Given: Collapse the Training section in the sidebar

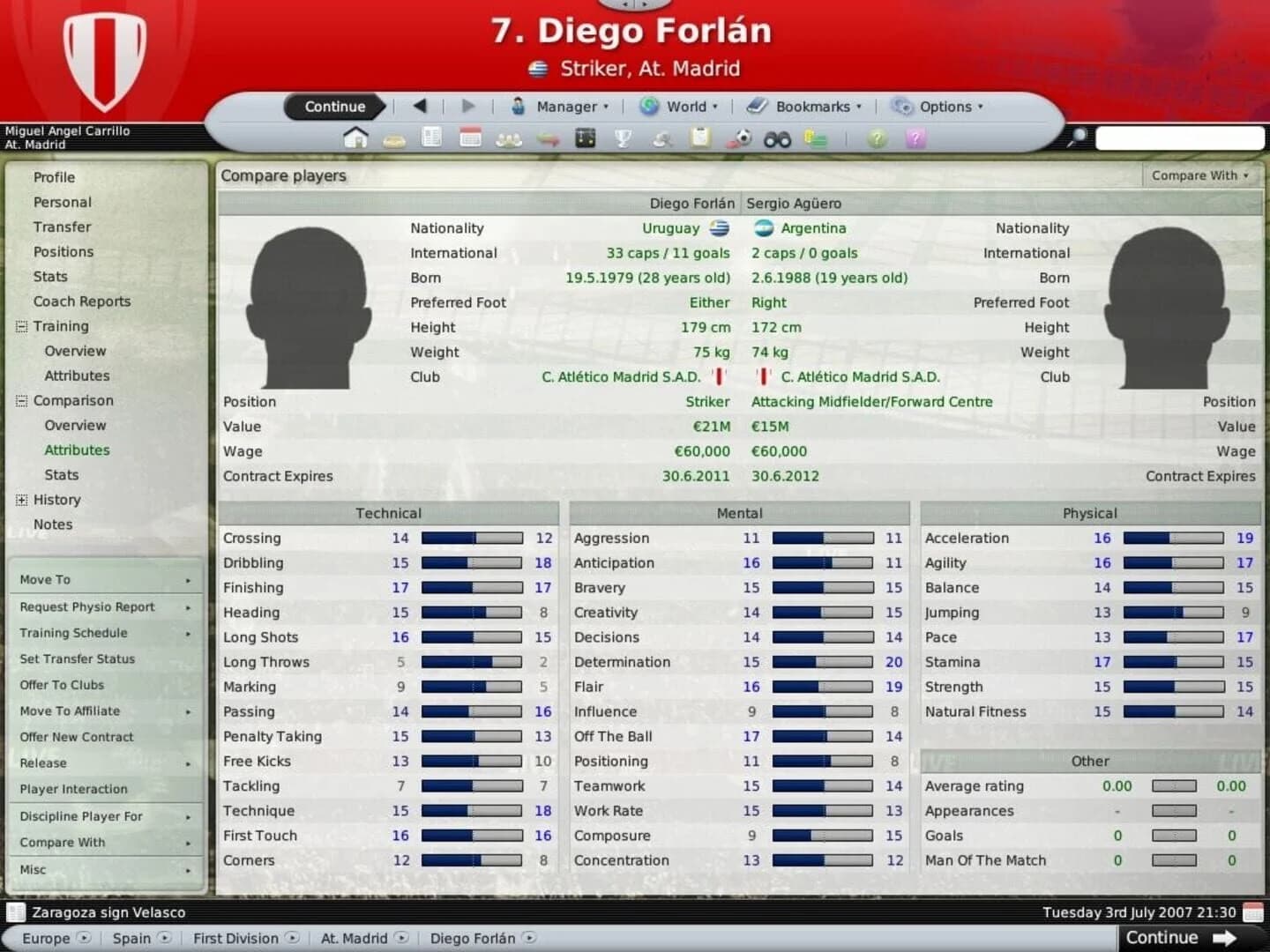Looking at the screenshot, I should tap(19, 326).
